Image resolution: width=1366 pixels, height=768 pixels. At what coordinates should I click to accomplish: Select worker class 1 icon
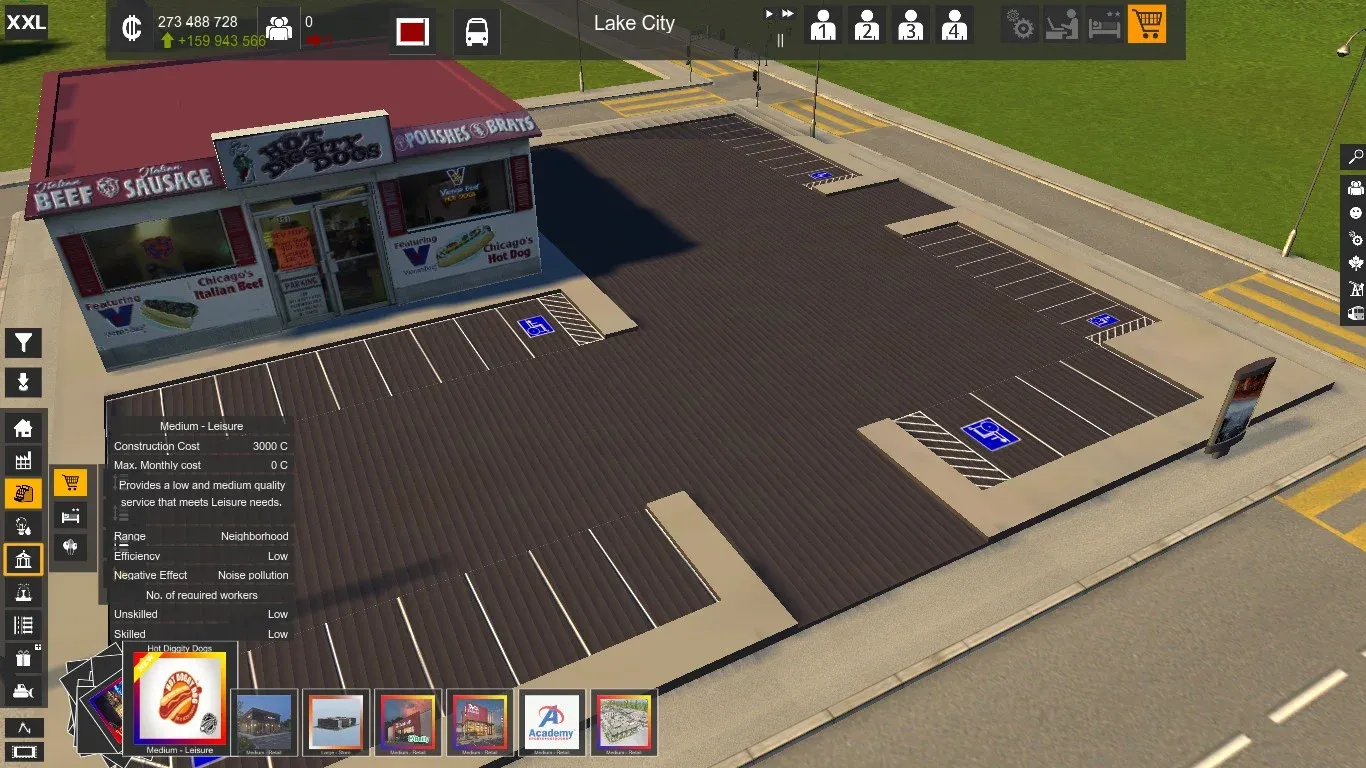coord(823,25)
